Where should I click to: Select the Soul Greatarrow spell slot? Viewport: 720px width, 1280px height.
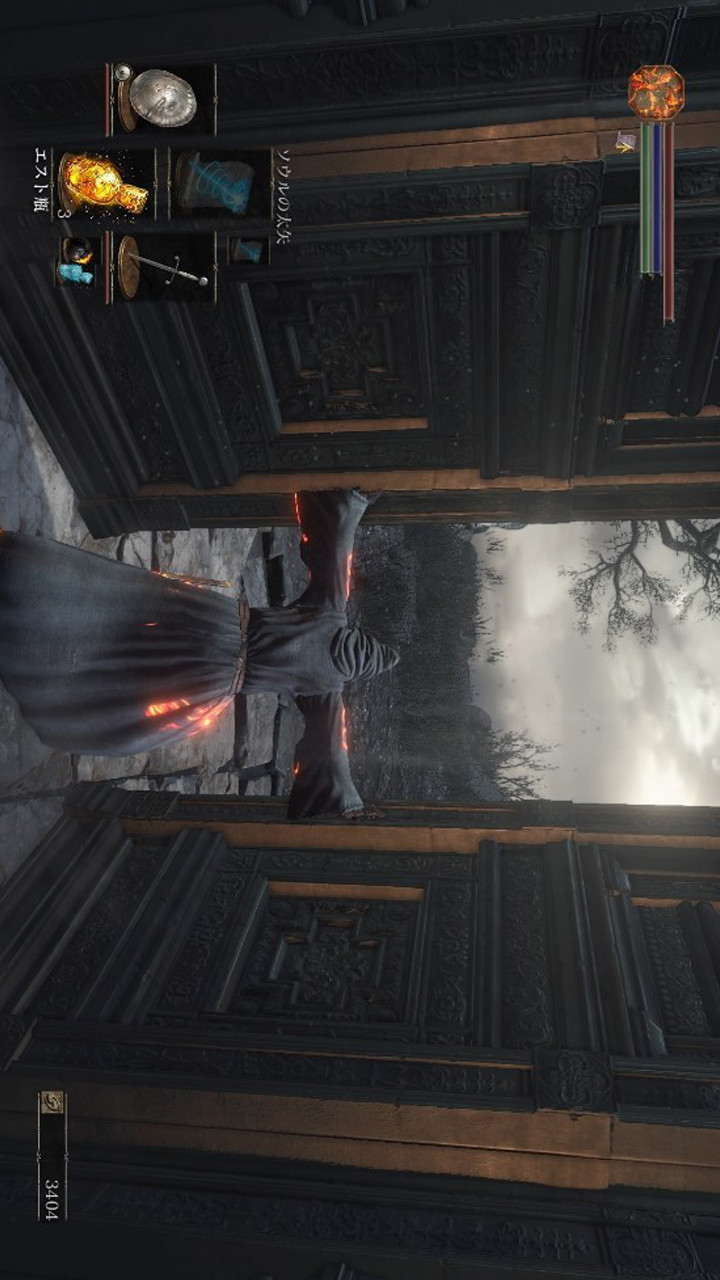point(214,183)
